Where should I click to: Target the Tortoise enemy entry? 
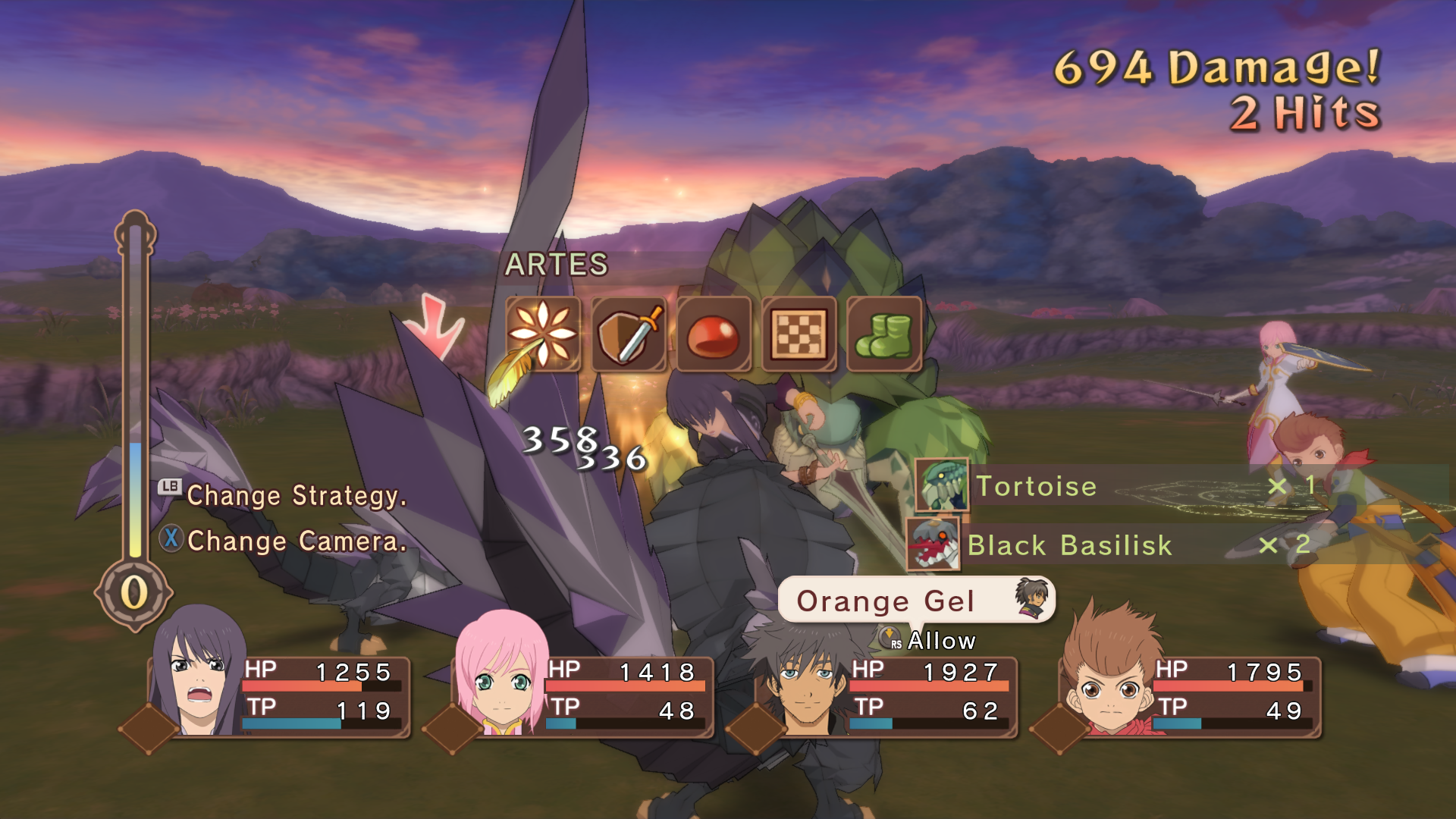[x=1035, y=486]
